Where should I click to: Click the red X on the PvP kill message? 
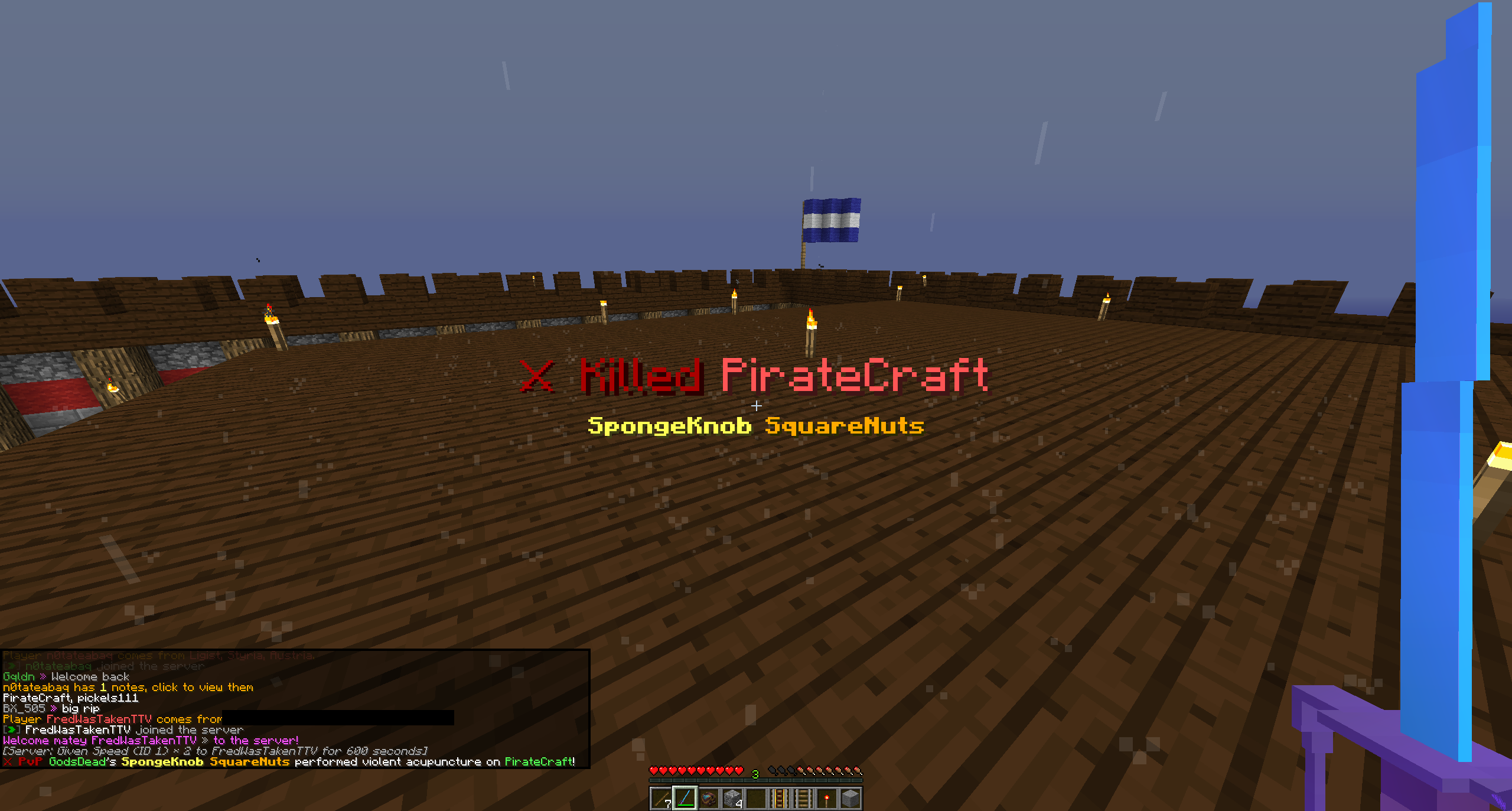[8, 763]
